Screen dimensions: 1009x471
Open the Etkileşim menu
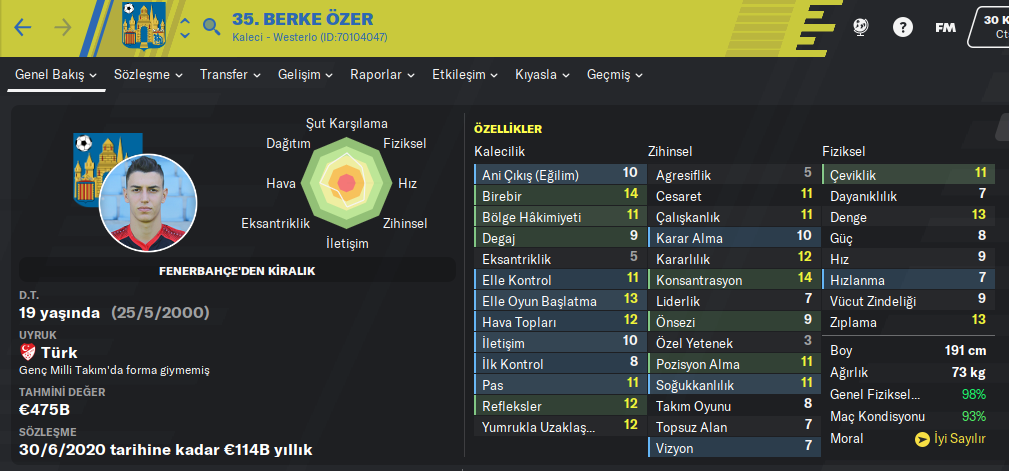(x=465, y=75)
